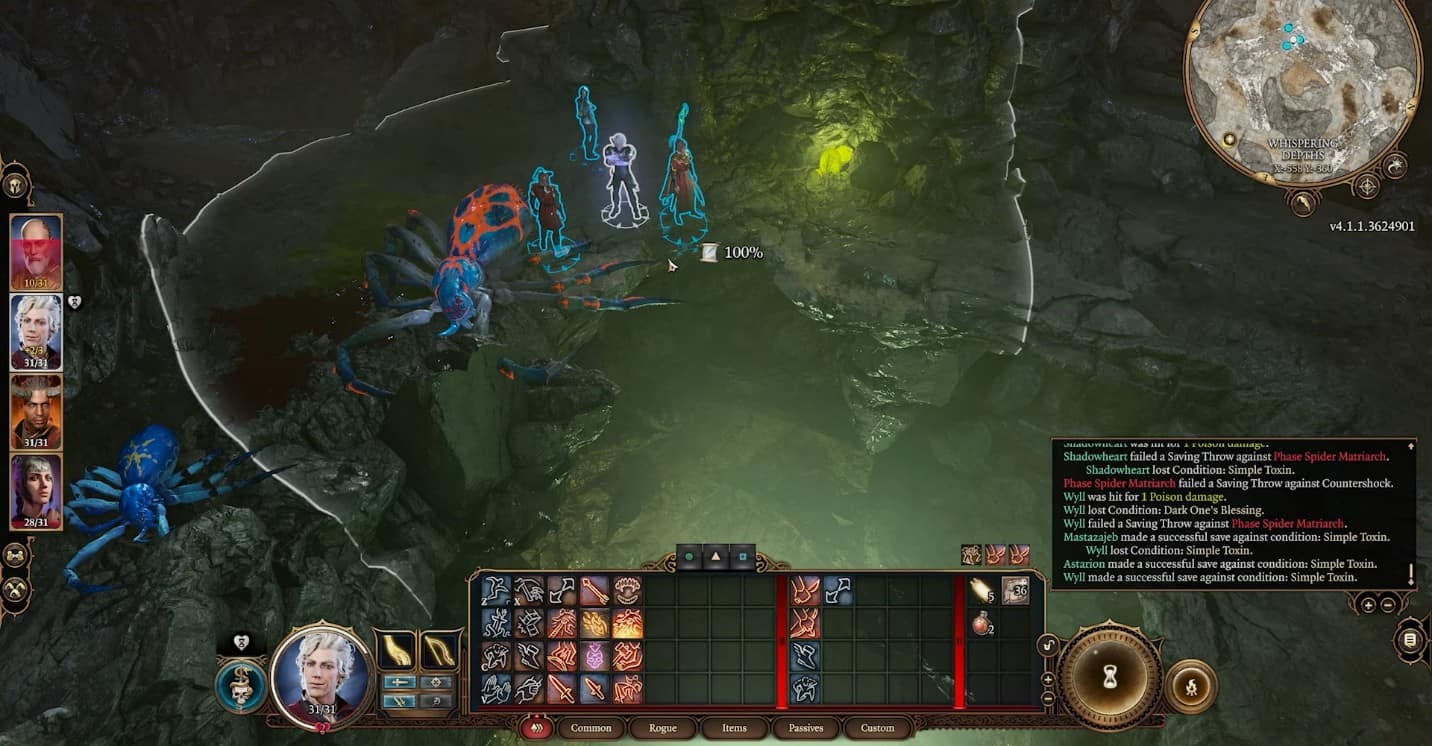Viewport: 1432px width, 746px height.
Task: End turn with the hourglass button
Action: pos(1110,679)
